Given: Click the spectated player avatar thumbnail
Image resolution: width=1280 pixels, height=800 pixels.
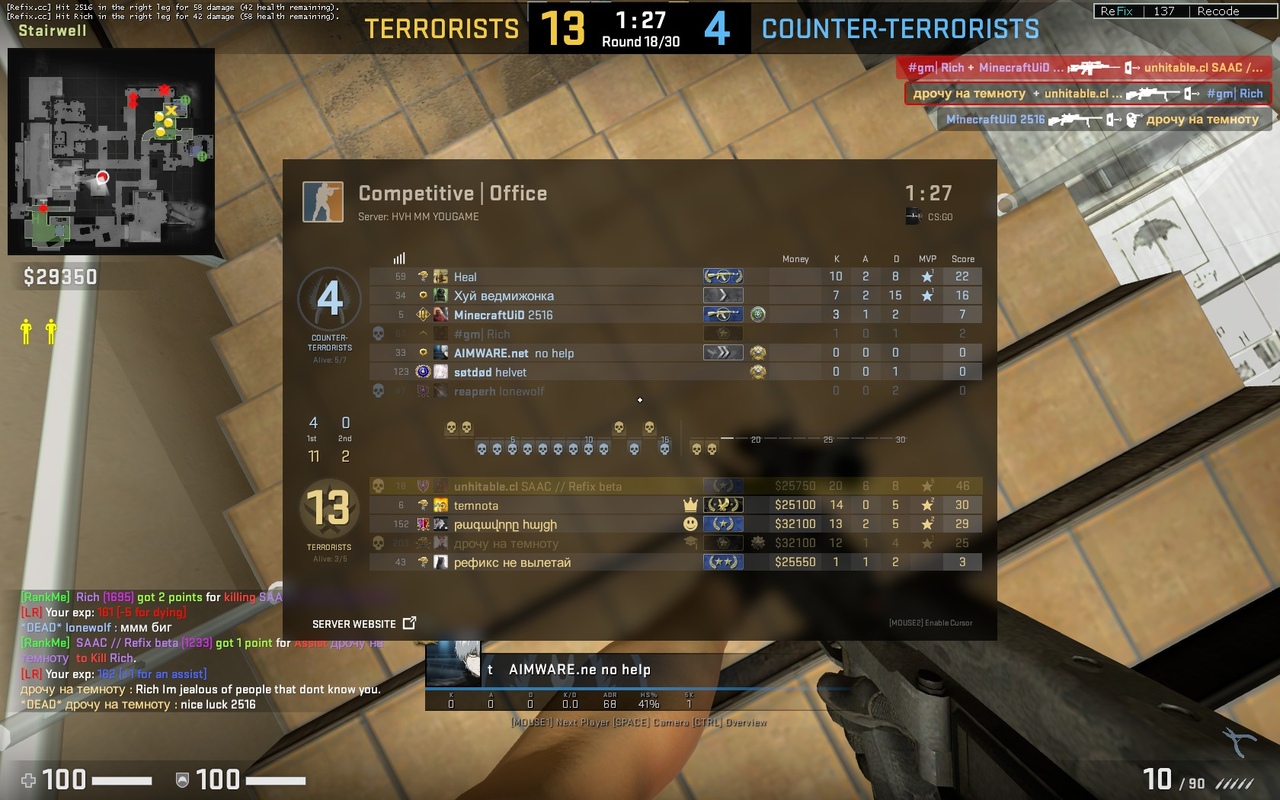Looking at the screenshot, I should [x=453, y=664].
